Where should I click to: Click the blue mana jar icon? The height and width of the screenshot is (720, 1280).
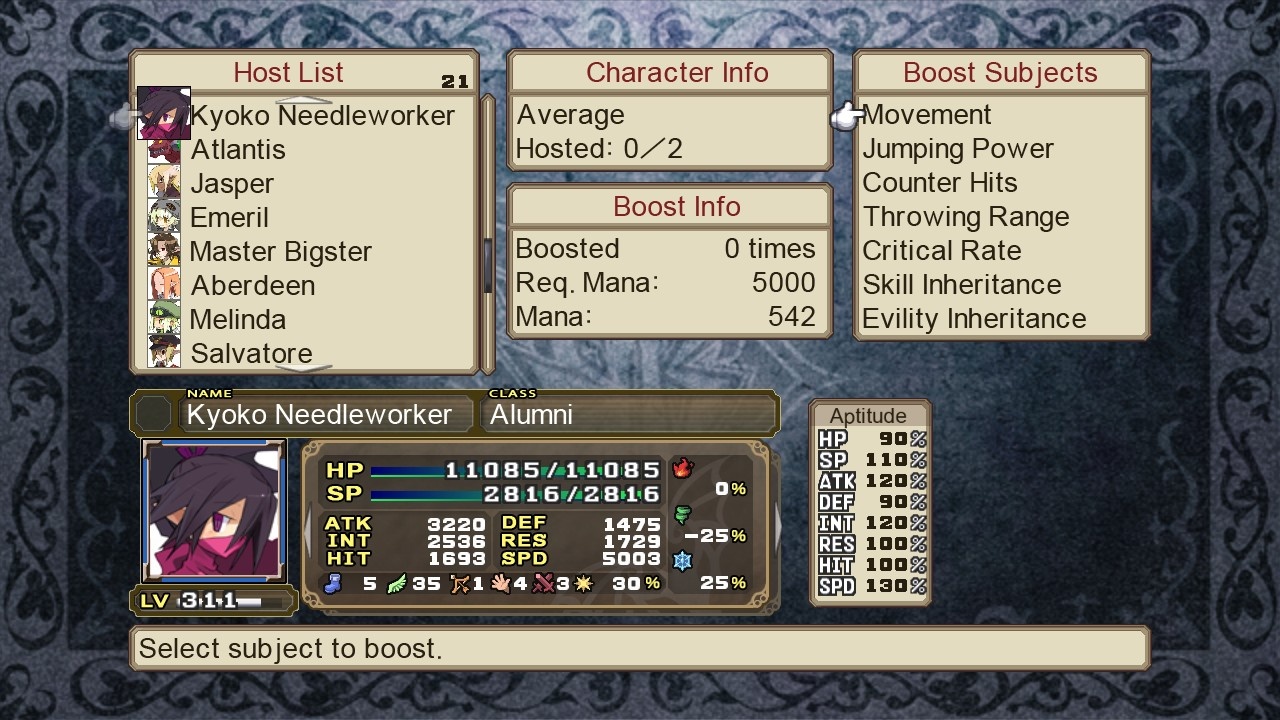336,583
